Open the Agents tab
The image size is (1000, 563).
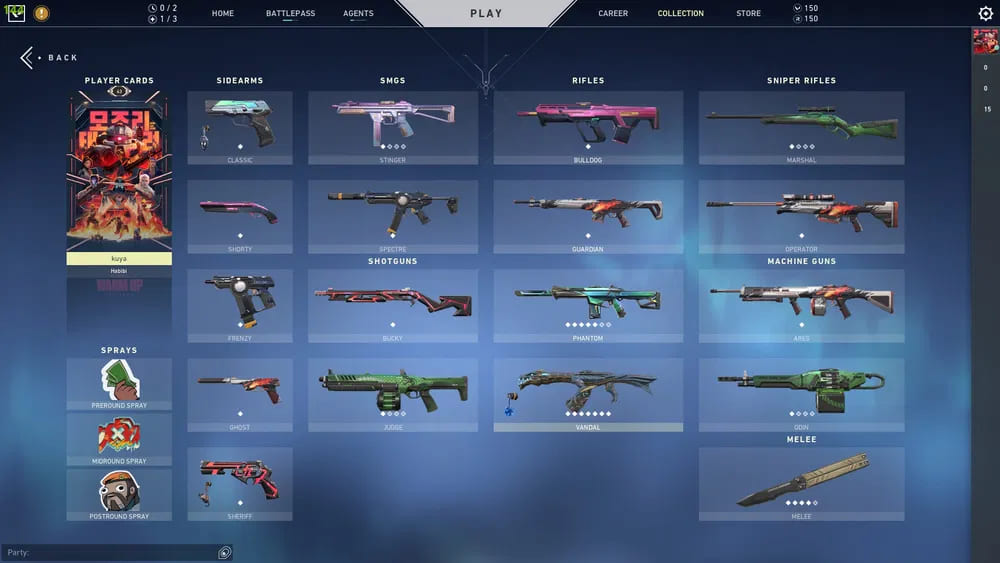pos(358,14)
